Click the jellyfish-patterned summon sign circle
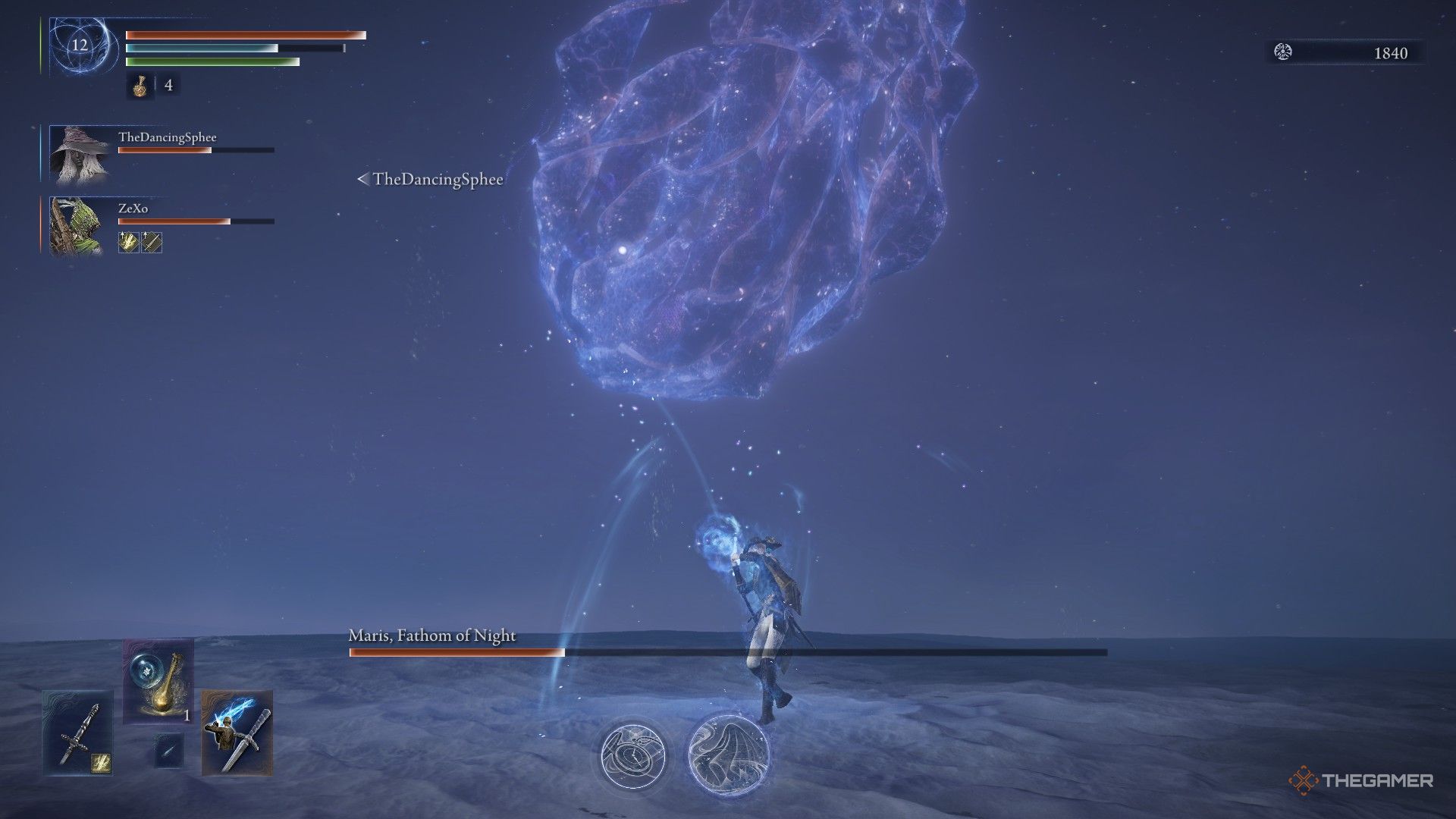 pos(728,755)
